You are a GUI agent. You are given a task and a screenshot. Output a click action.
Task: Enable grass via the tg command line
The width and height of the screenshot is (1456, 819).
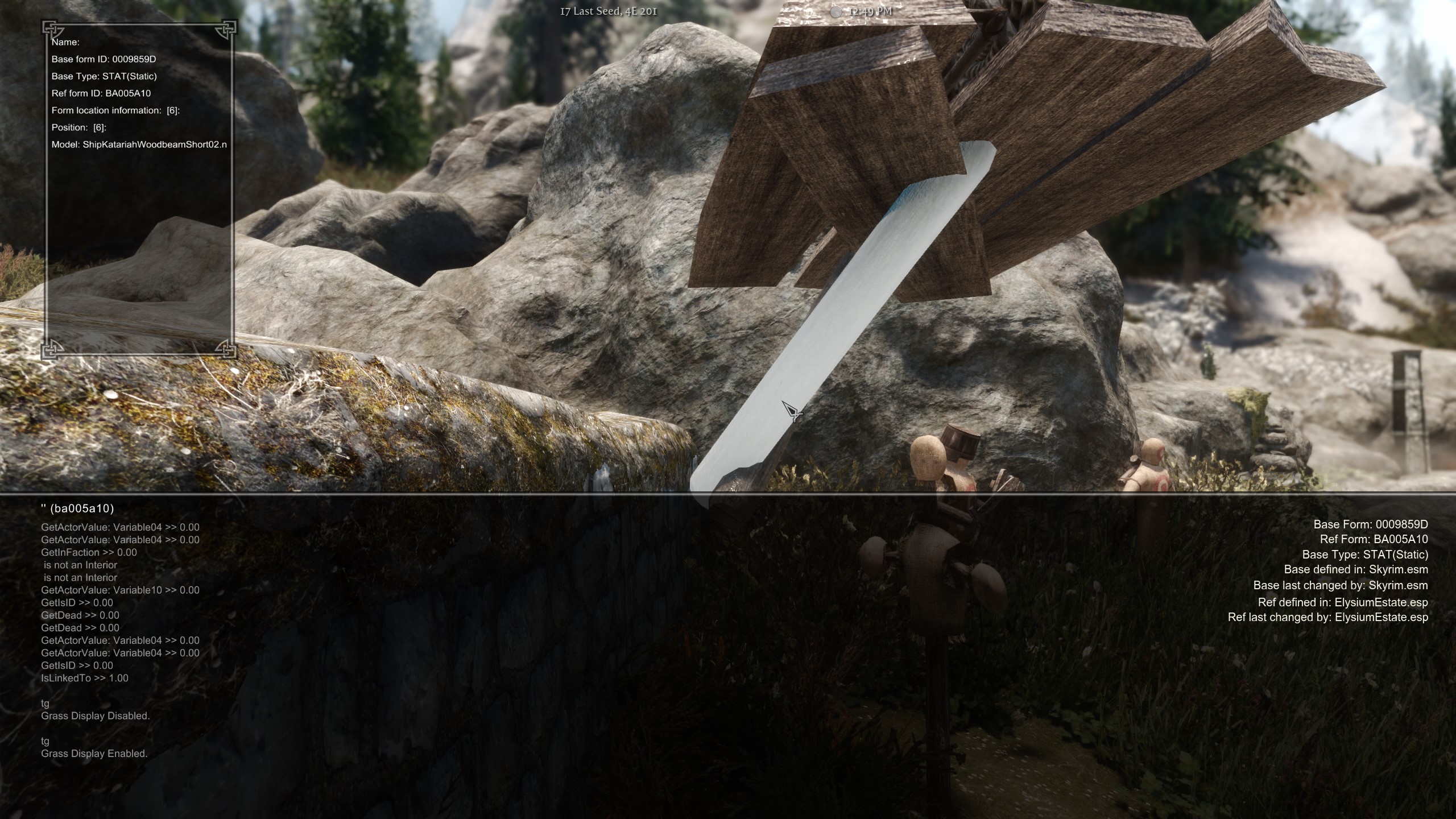point(44,741)
